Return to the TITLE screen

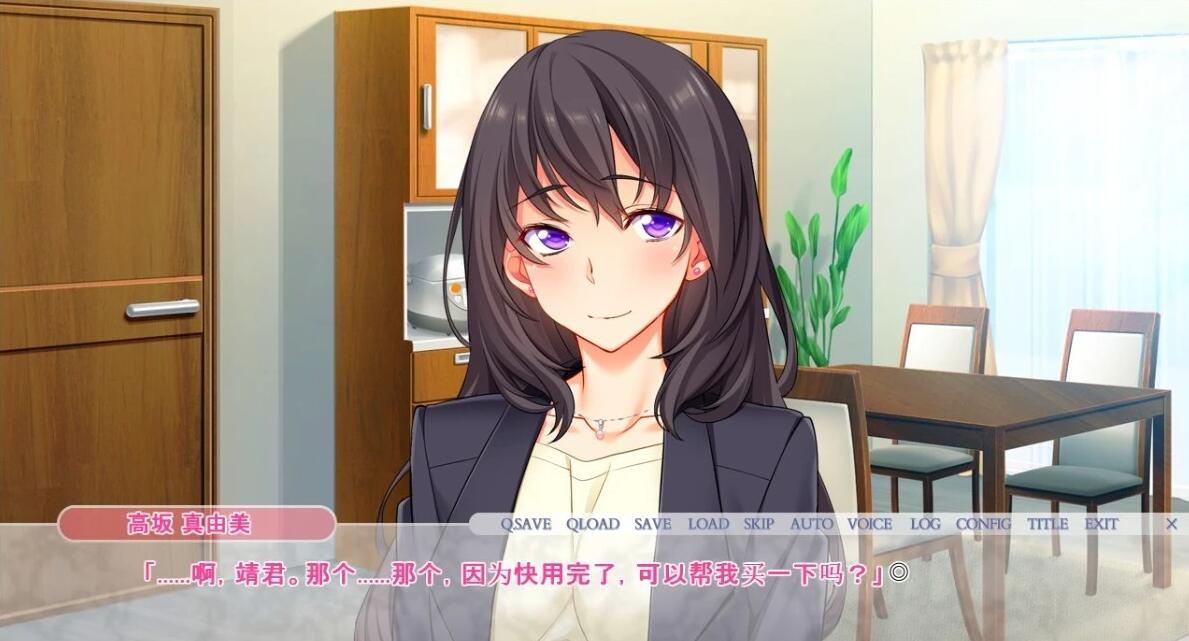click(1047, 523)
